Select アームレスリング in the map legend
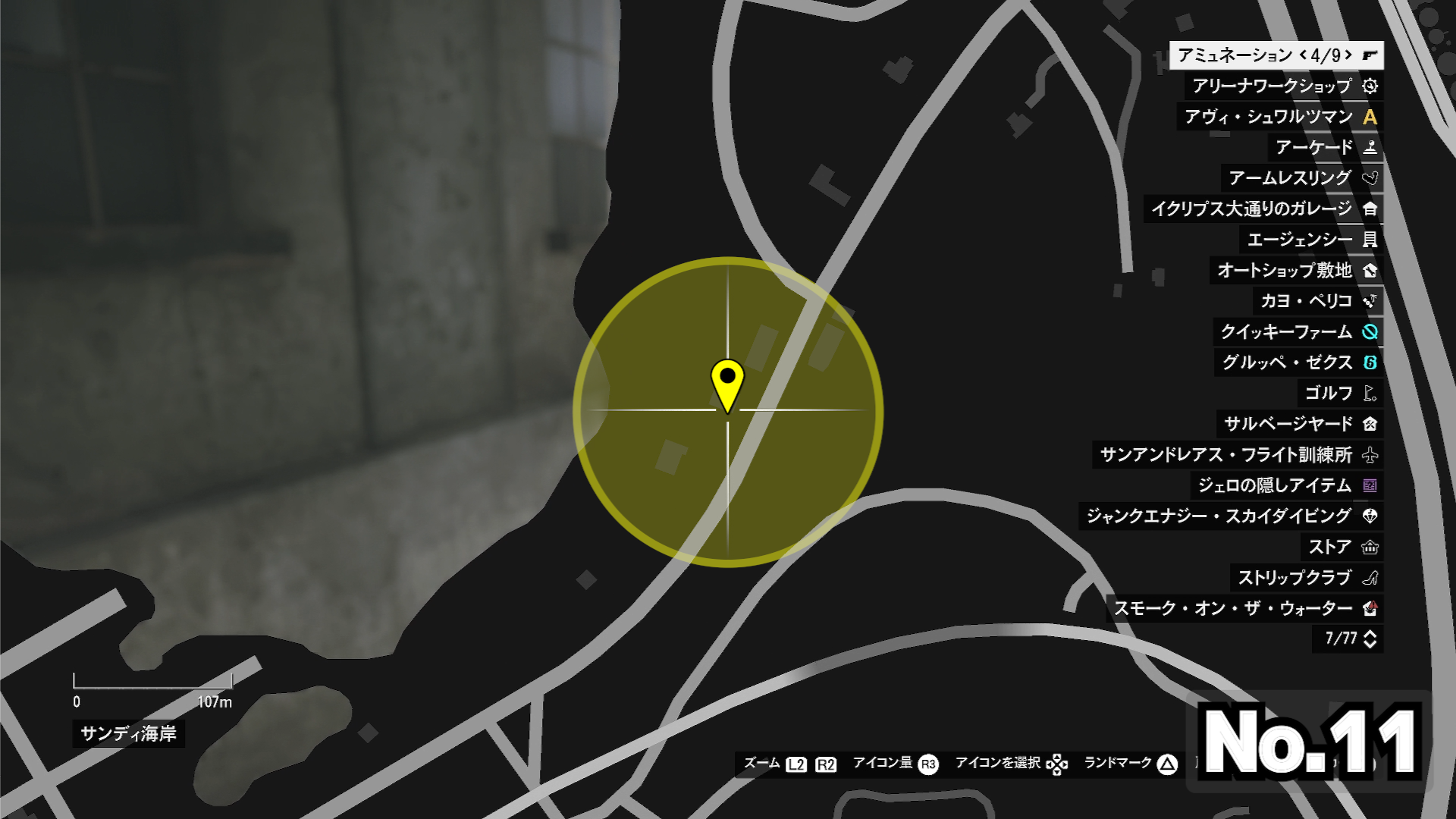Viewport: 1456px width, 819px height. (x=1301, y=178)
